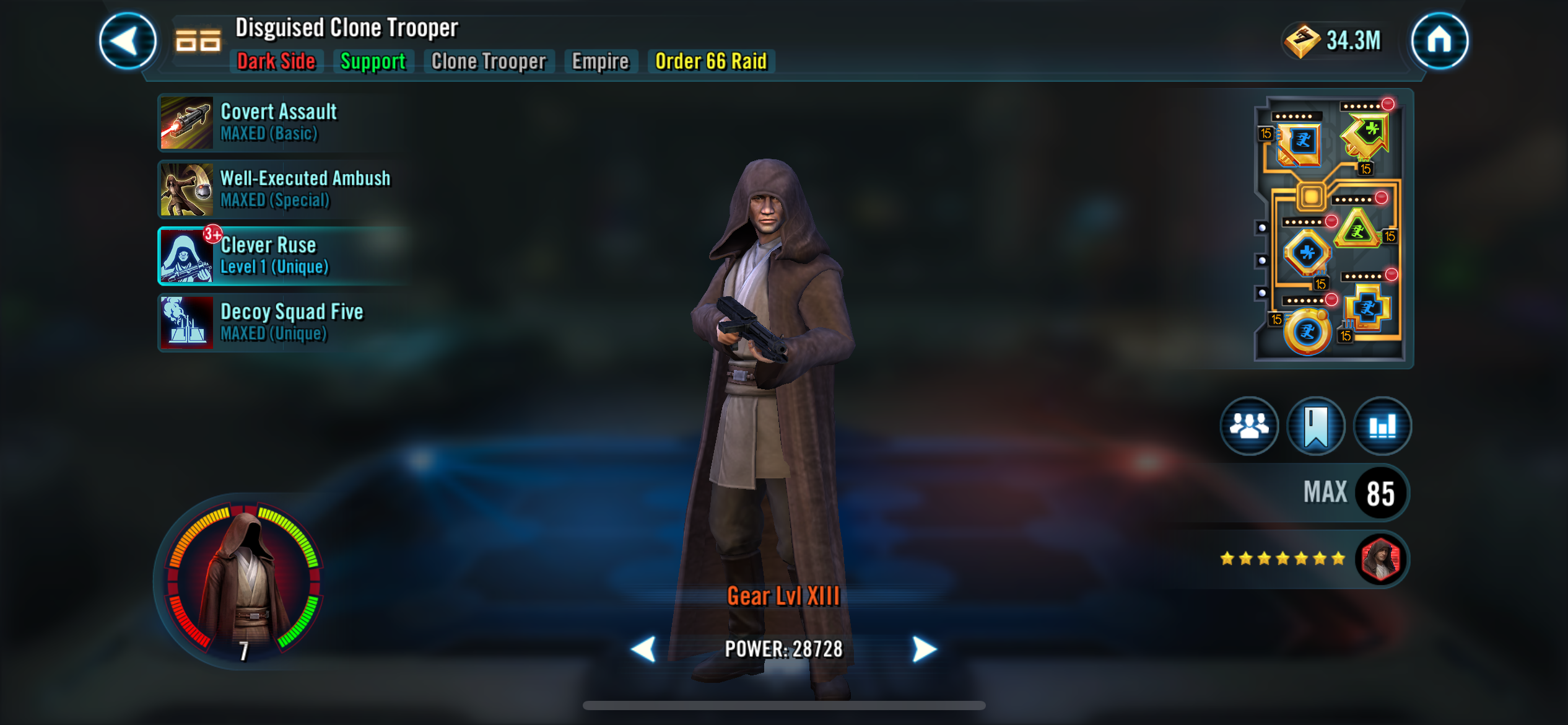The height and width of the screenshot is (725, 1568).
Task: Tap the seven-star shard portrait
Action: point(1381,559)
